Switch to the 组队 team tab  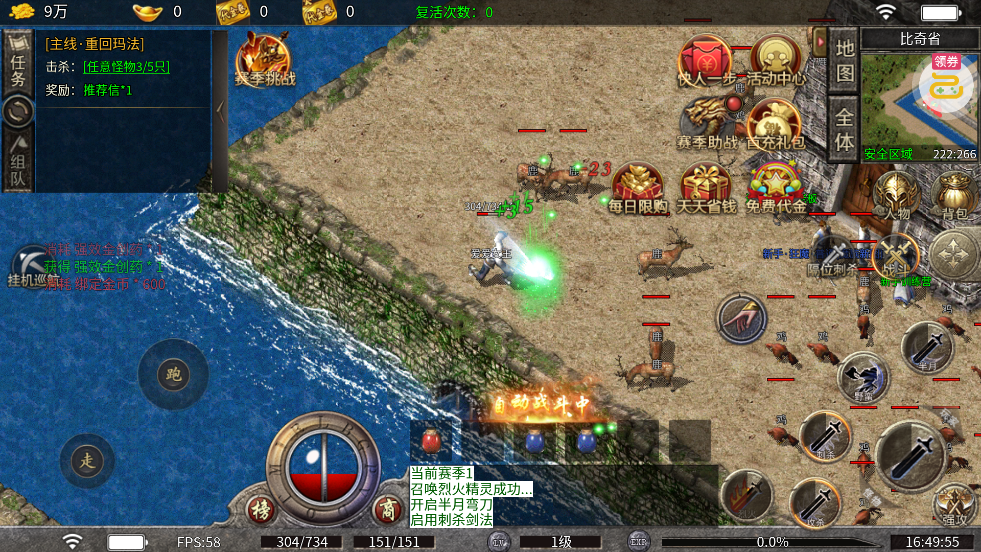[x=18, y=160]
